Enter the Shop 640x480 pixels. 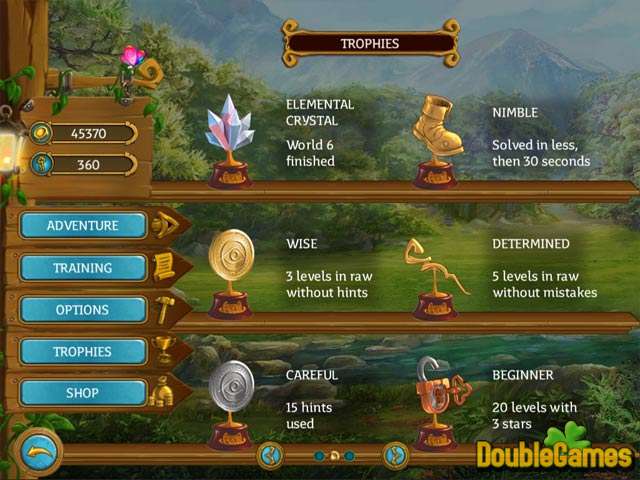(83, 394)
